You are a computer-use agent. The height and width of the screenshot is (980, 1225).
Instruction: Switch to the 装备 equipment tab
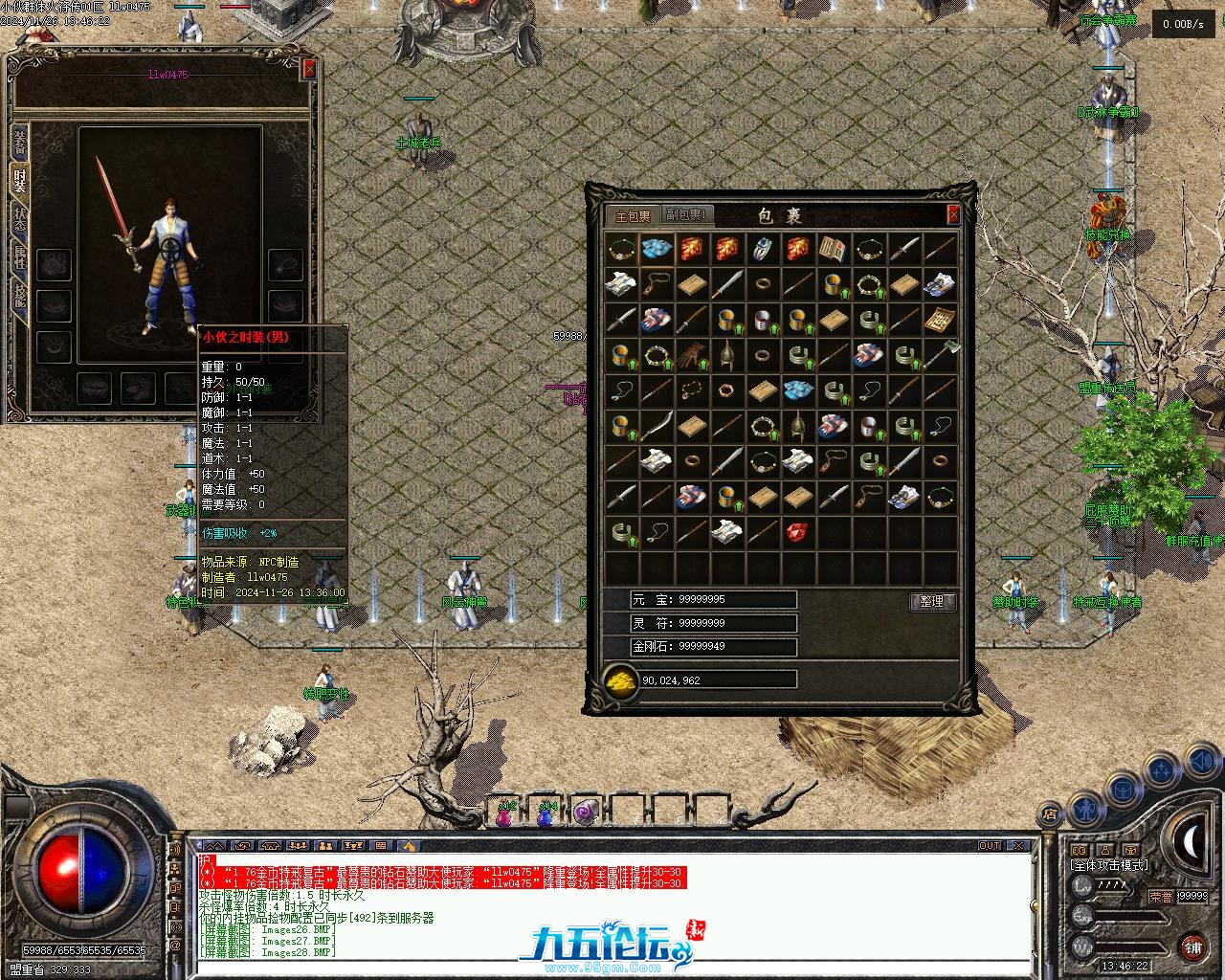click(19, 144)
